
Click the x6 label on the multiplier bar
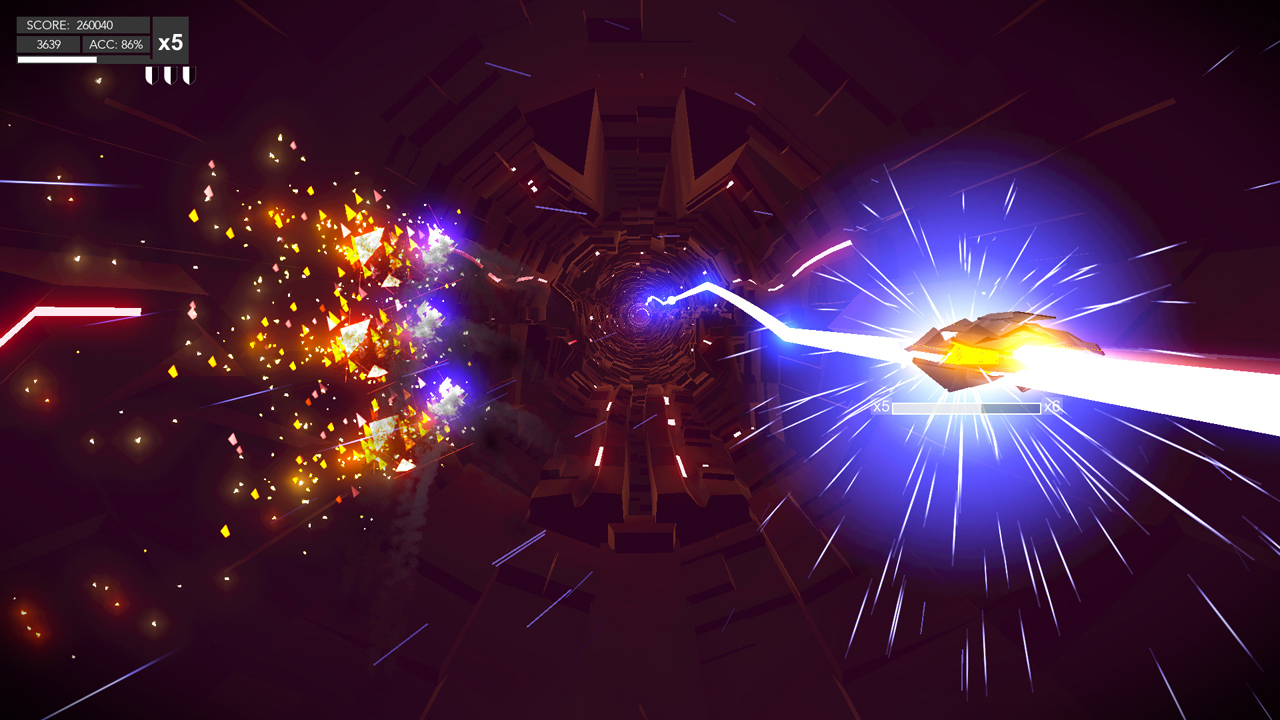(x=1050, y=407)
